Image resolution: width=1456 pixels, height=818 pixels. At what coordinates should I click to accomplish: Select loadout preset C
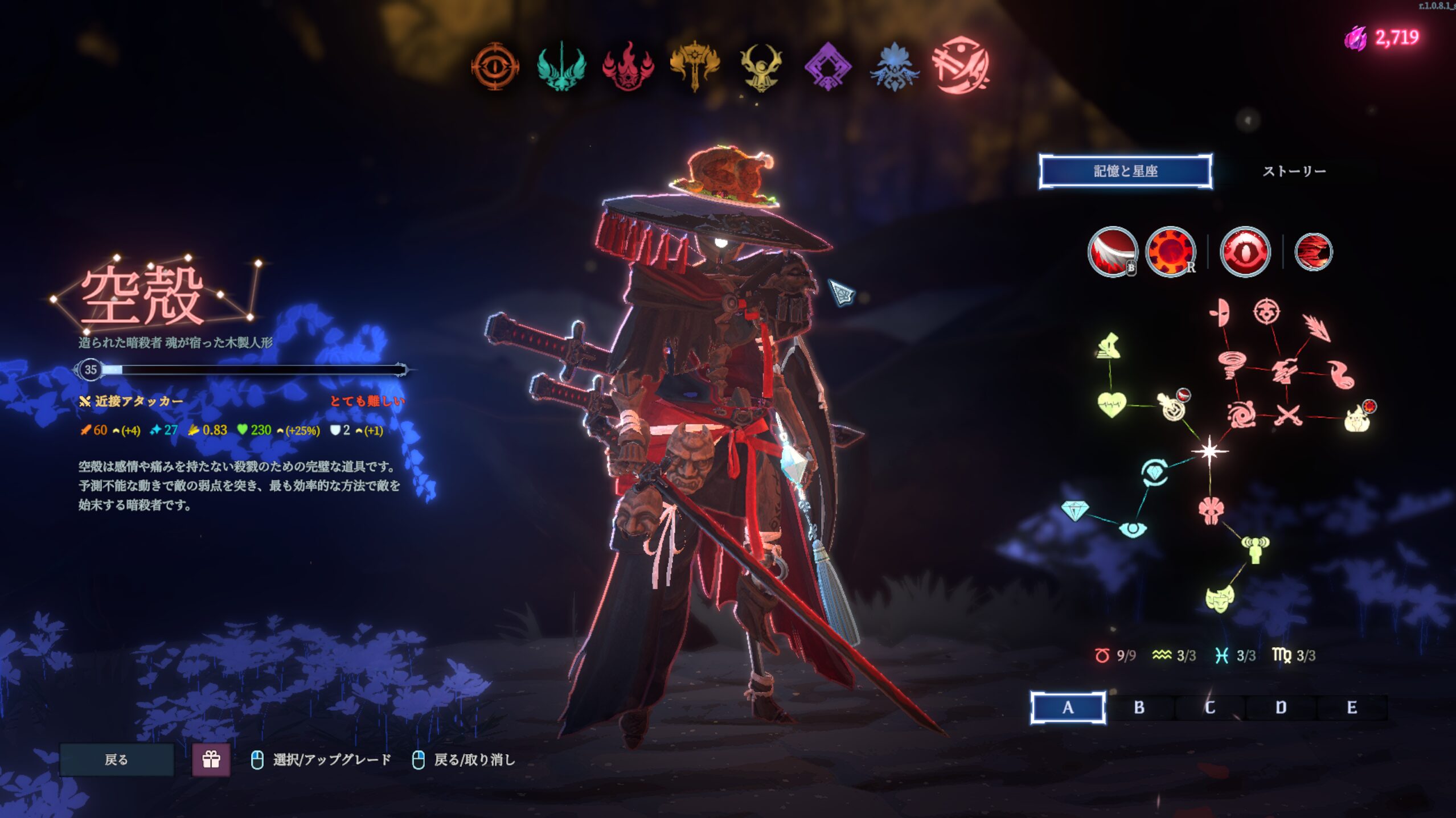[1210, 708]
